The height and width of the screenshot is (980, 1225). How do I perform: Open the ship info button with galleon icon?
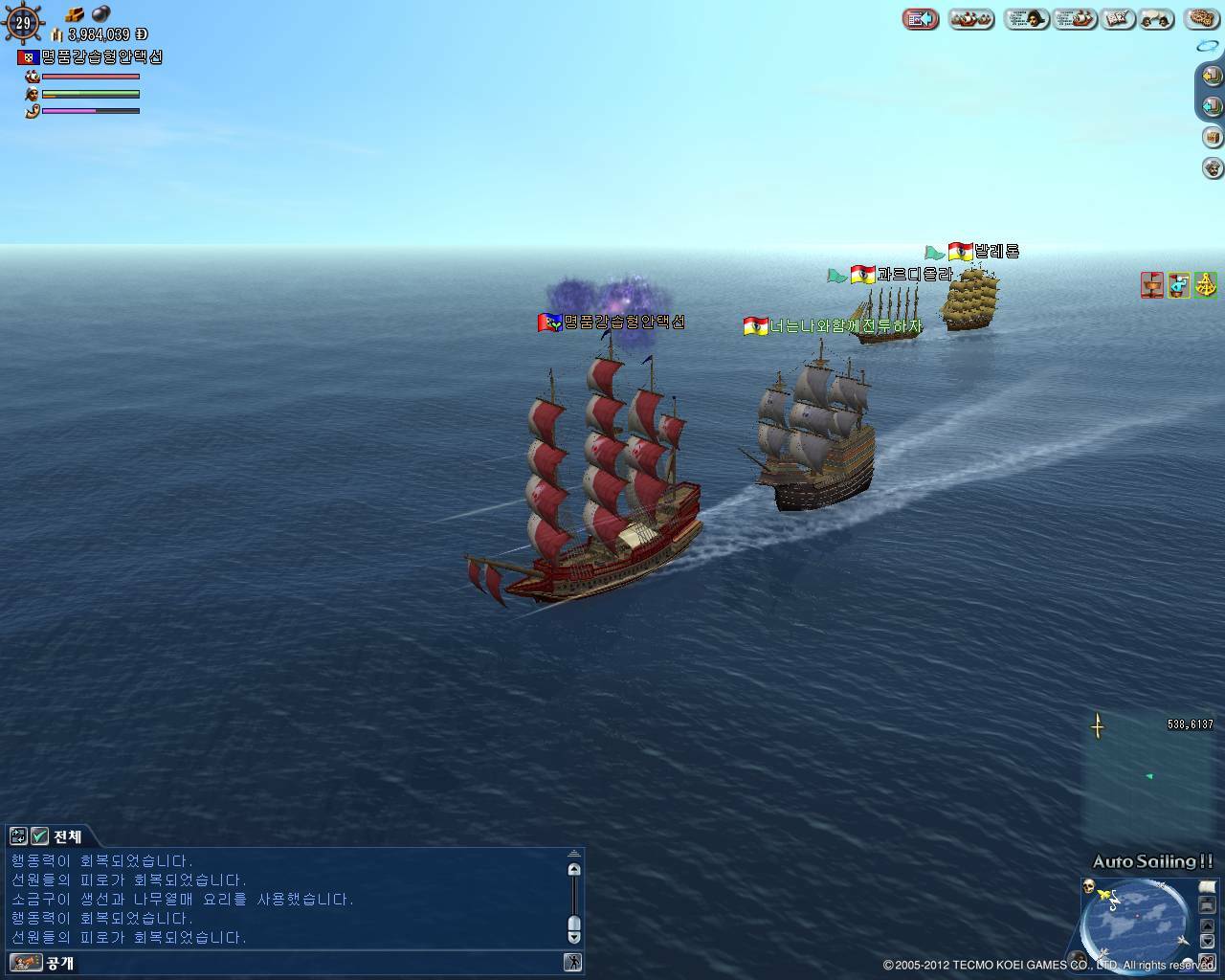[1075, 19]
